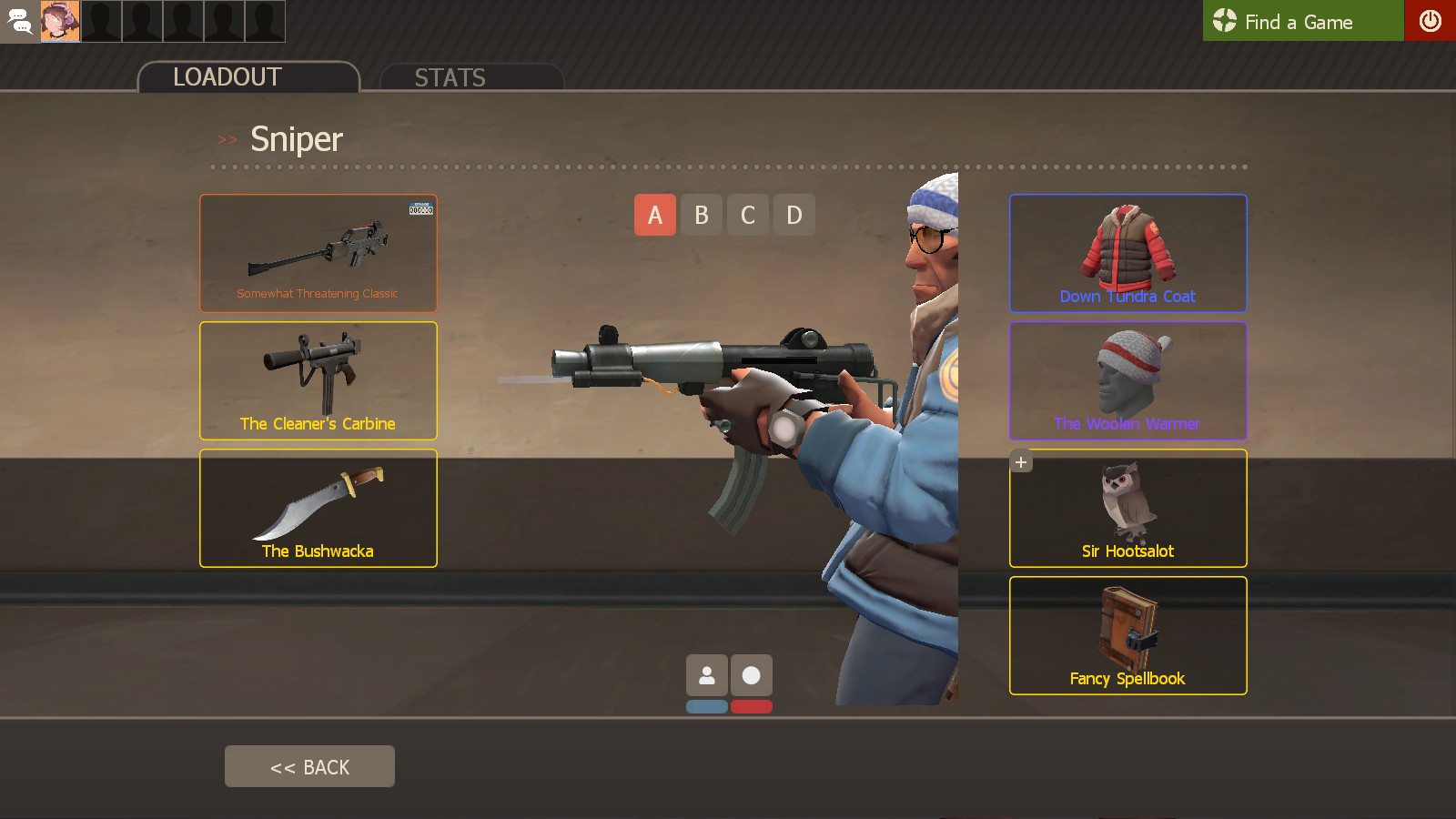1456x819 pixels.
Task: Switch to BLU team colors
Action: [x=707, y=704]
